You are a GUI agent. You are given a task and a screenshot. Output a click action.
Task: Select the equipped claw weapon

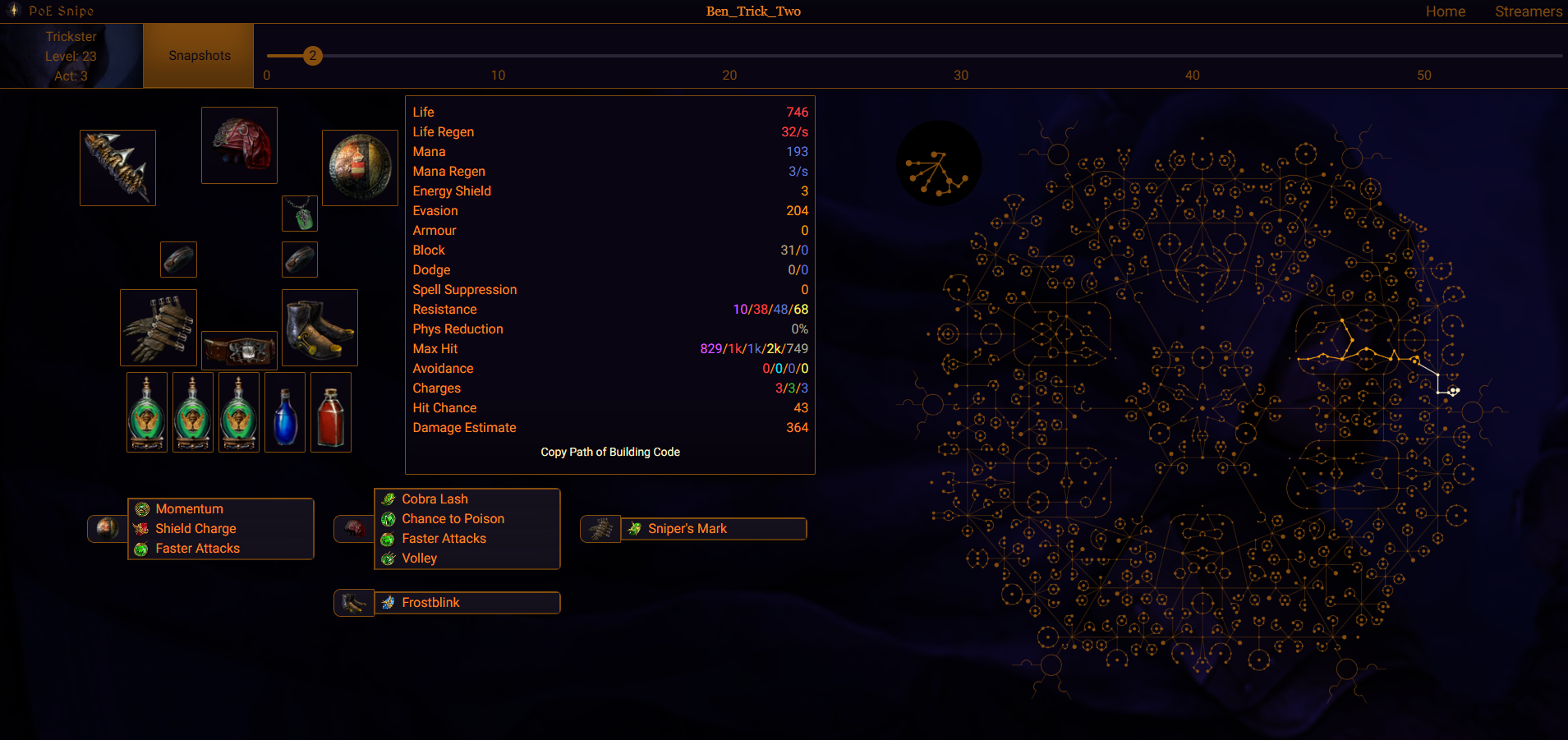coord(117,167)
